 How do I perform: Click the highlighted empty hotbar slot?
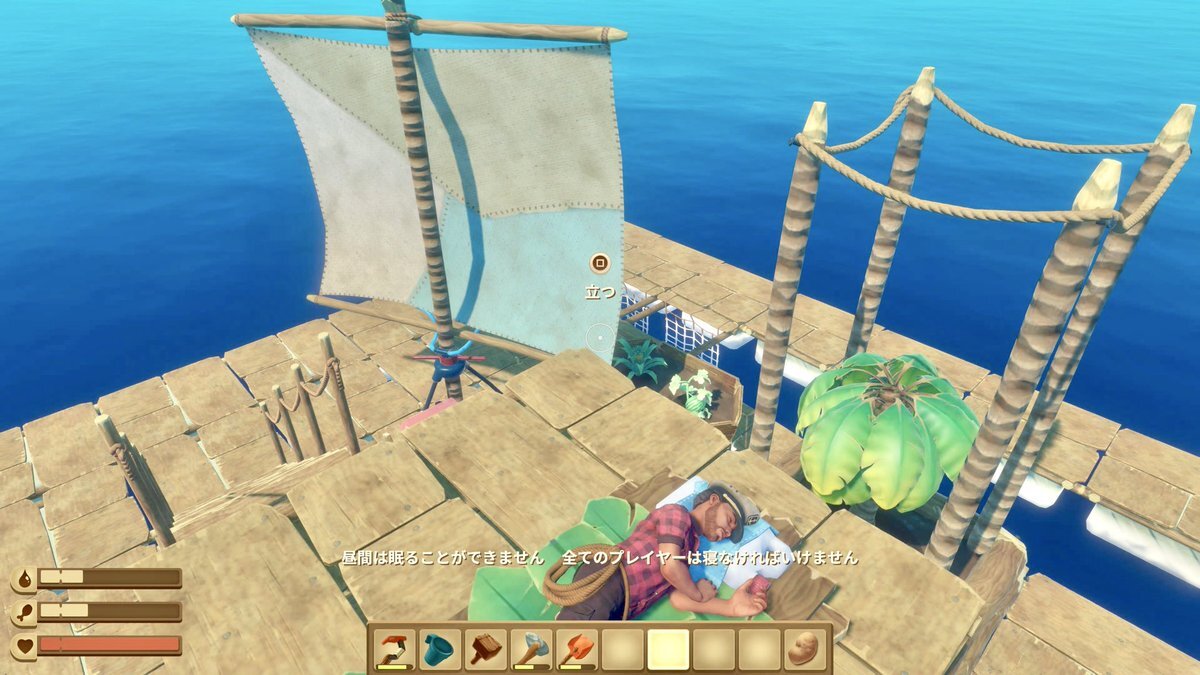668,649
